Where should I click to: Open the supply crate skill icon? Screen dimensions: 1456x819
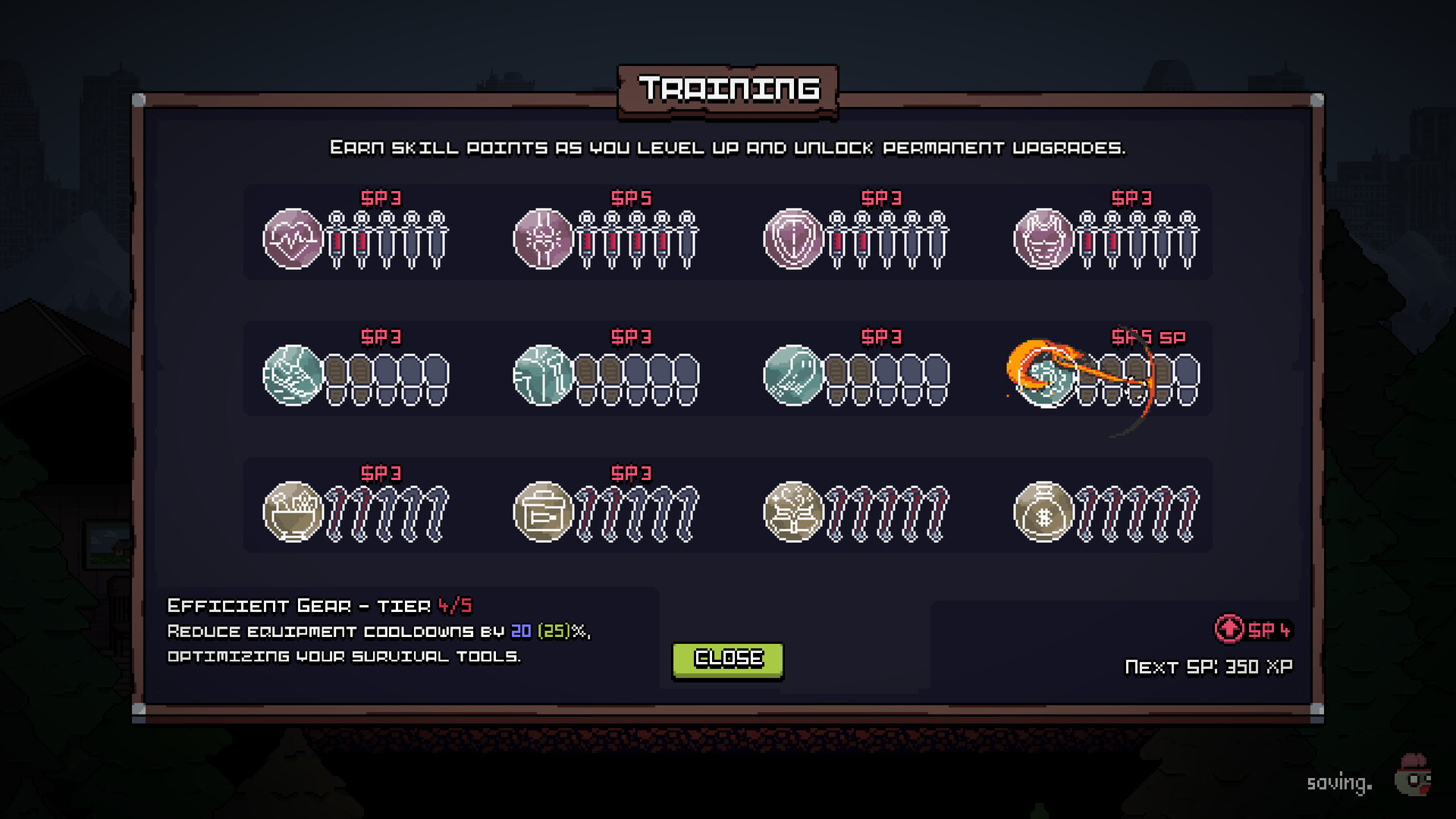click(x=544, y=512)
